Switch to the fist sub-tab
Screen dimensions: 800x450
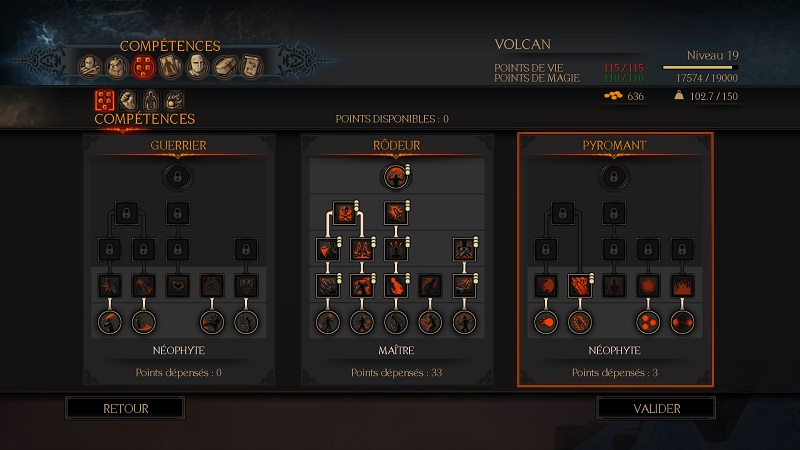(x=128, y=100)
